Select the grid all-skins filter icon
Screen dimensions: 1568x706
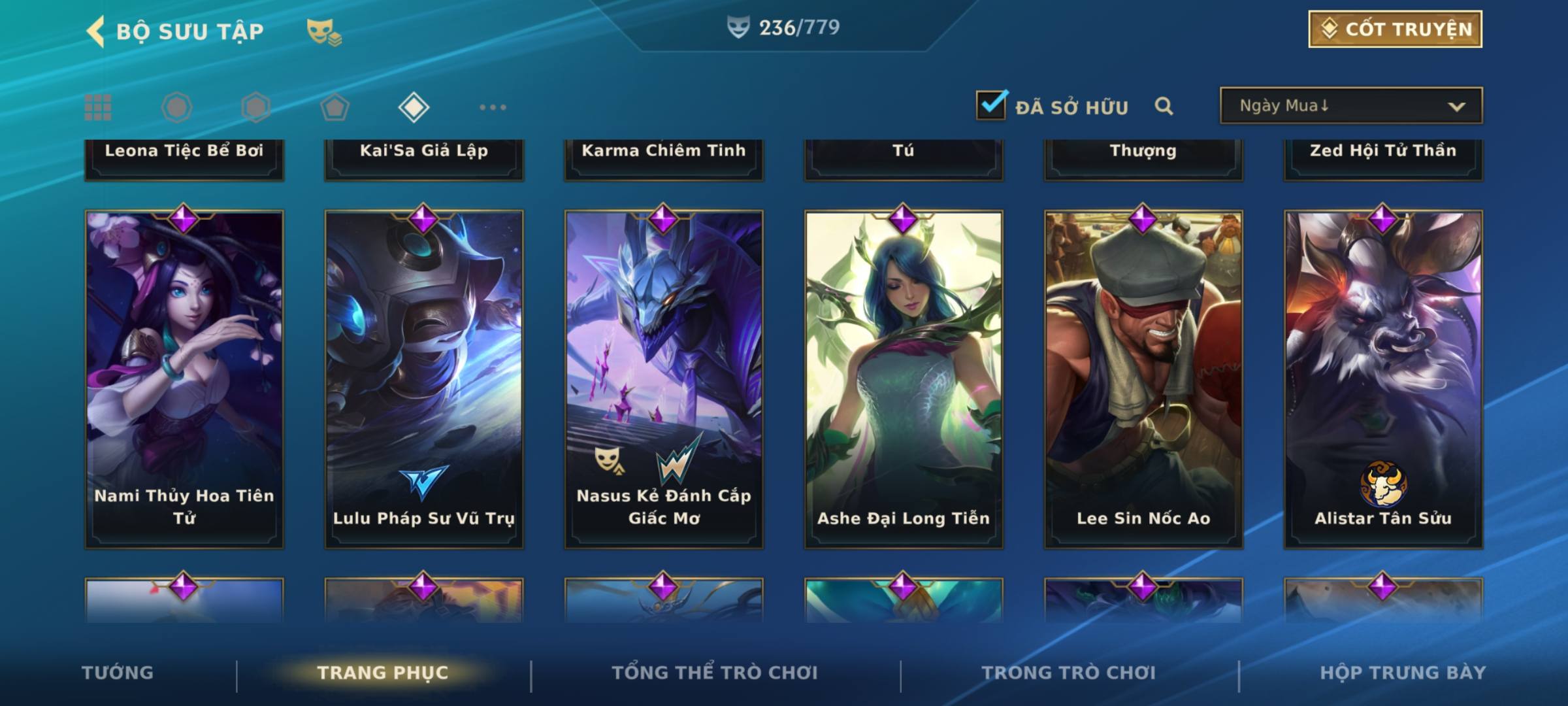[98, 107]
